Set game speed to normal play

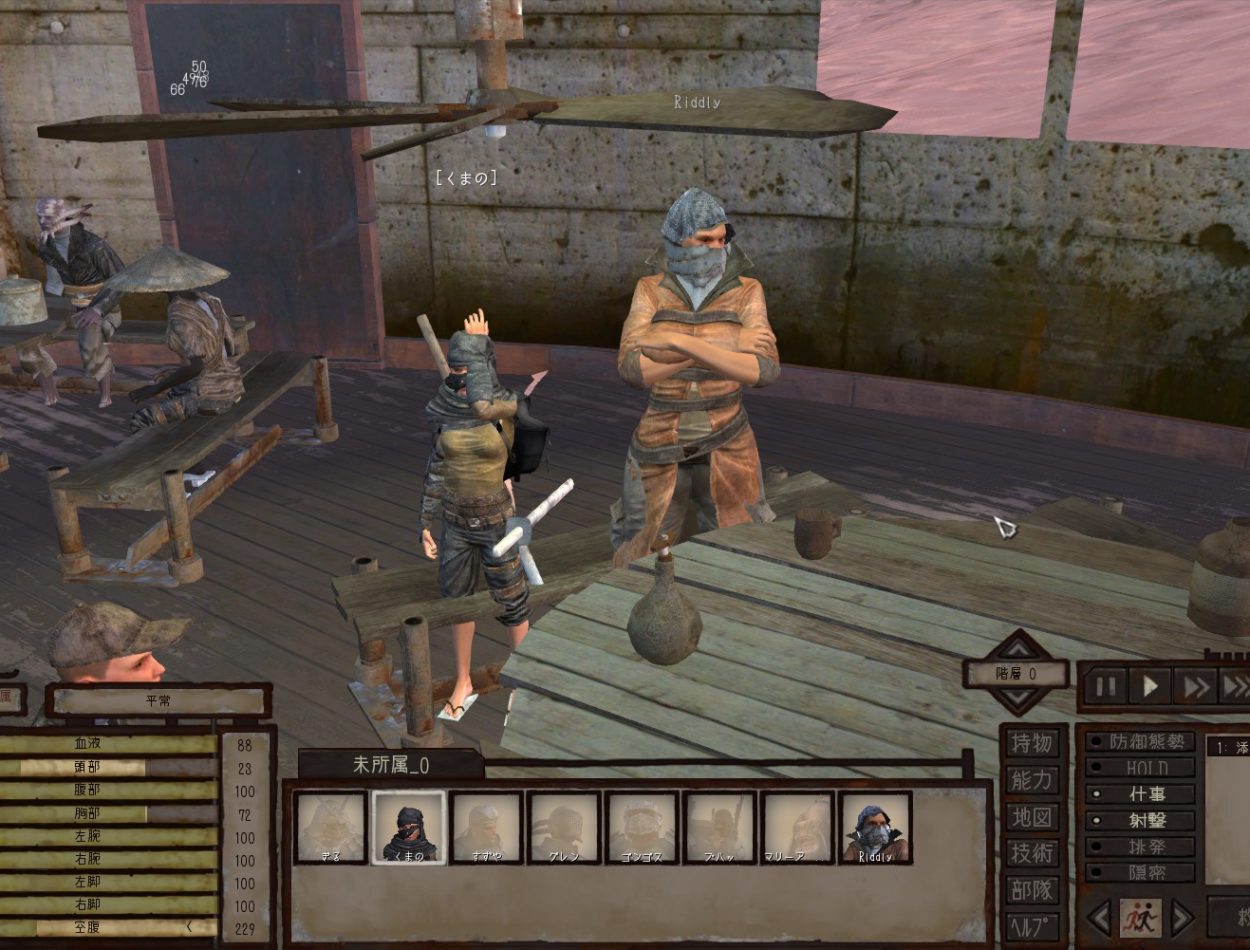[1150, 686]
